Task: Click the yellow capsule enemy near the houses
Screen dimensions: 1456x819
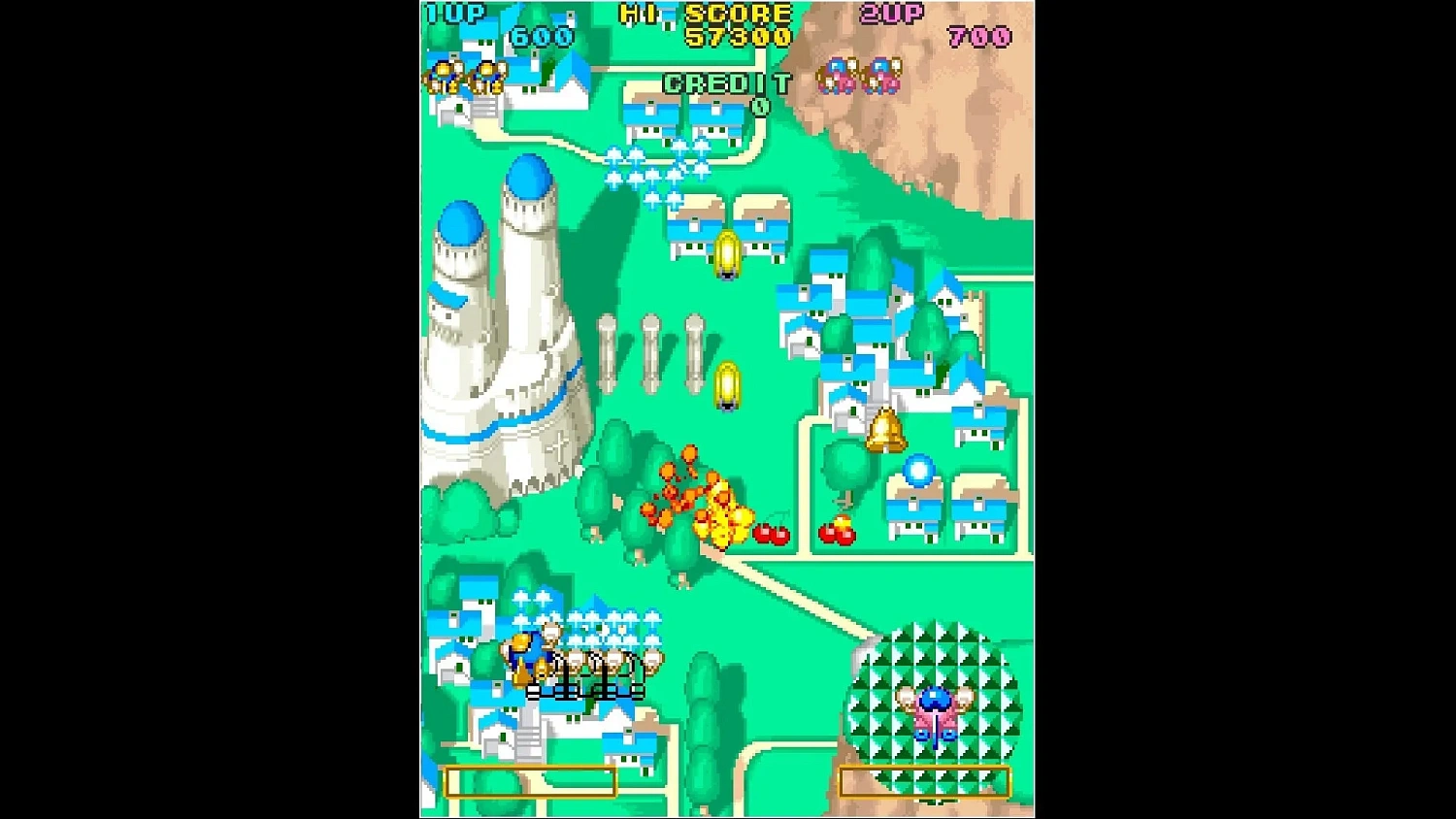Action: 728,254
